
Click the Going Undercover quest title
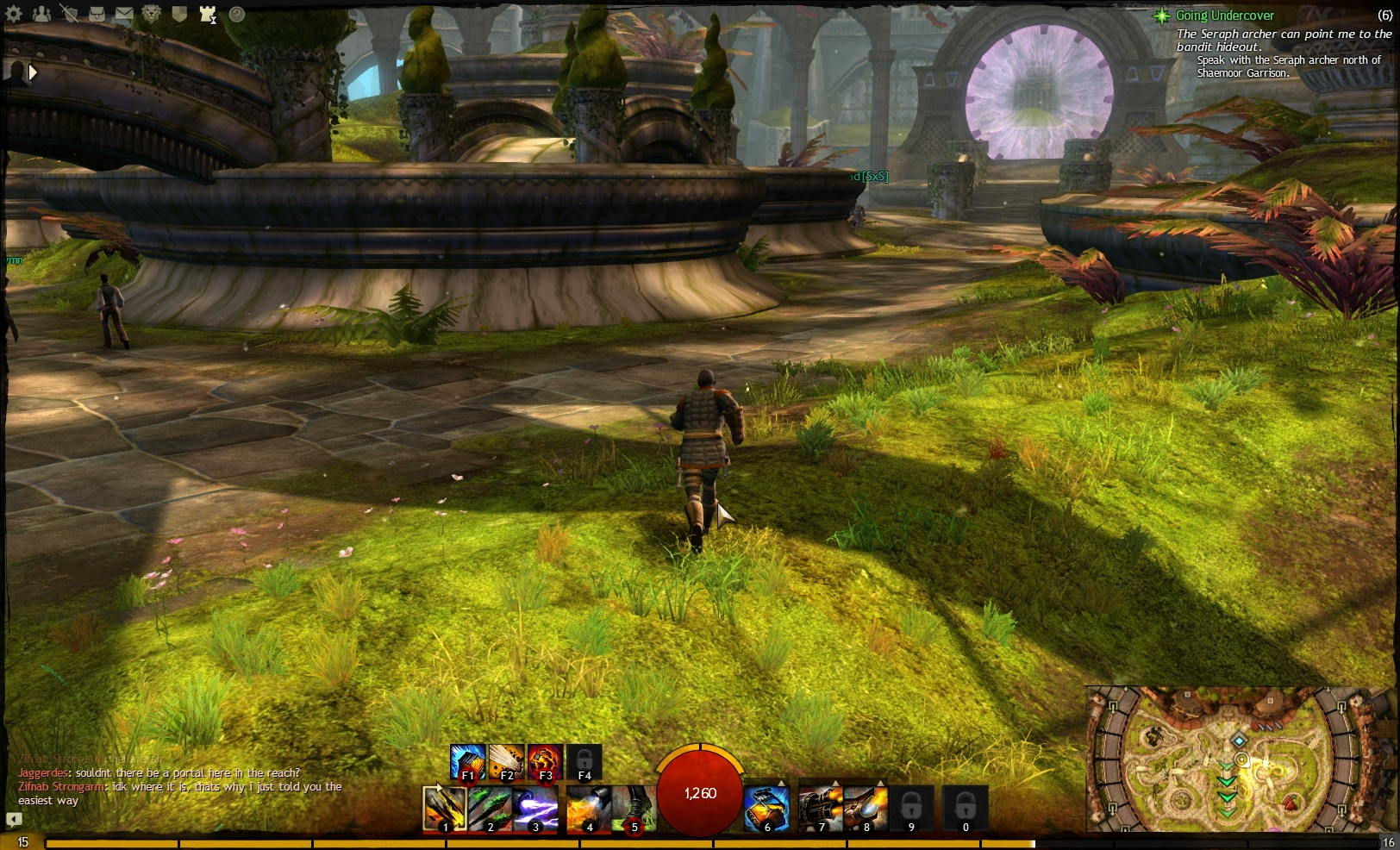(x=1225, y=16)
